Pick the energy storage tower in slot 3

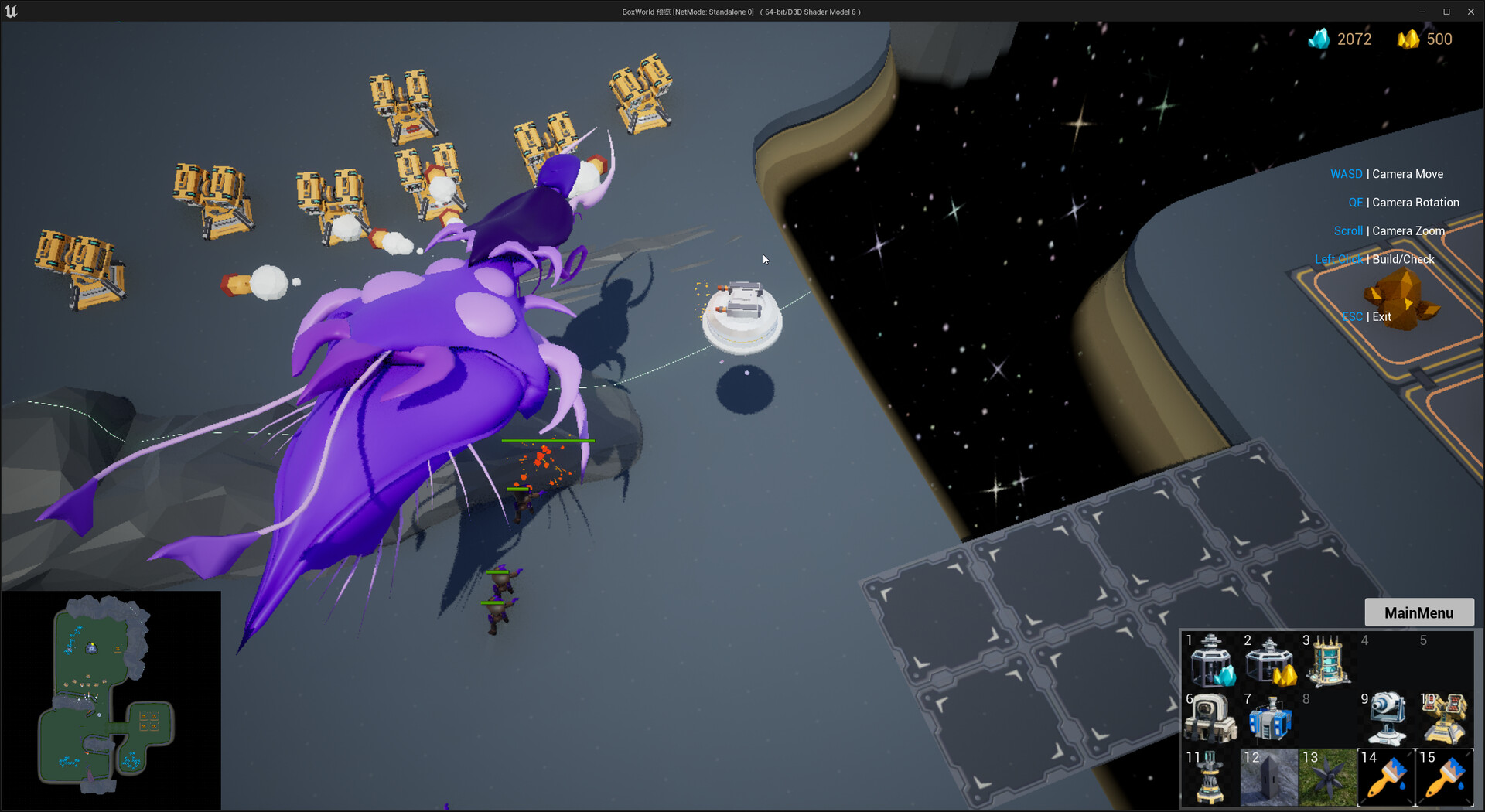pyautogui.click(x=1328, y=661)
